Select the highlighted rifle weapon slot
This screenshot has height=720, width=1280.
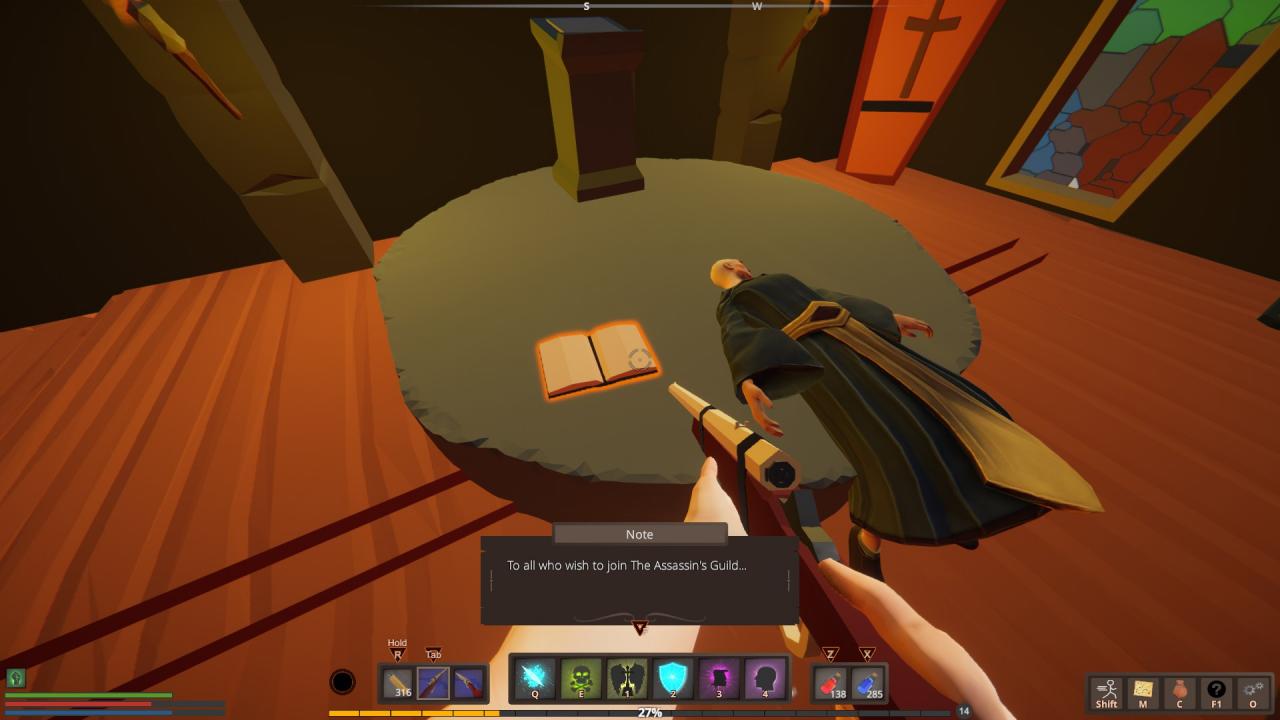(x=433, y=683)
